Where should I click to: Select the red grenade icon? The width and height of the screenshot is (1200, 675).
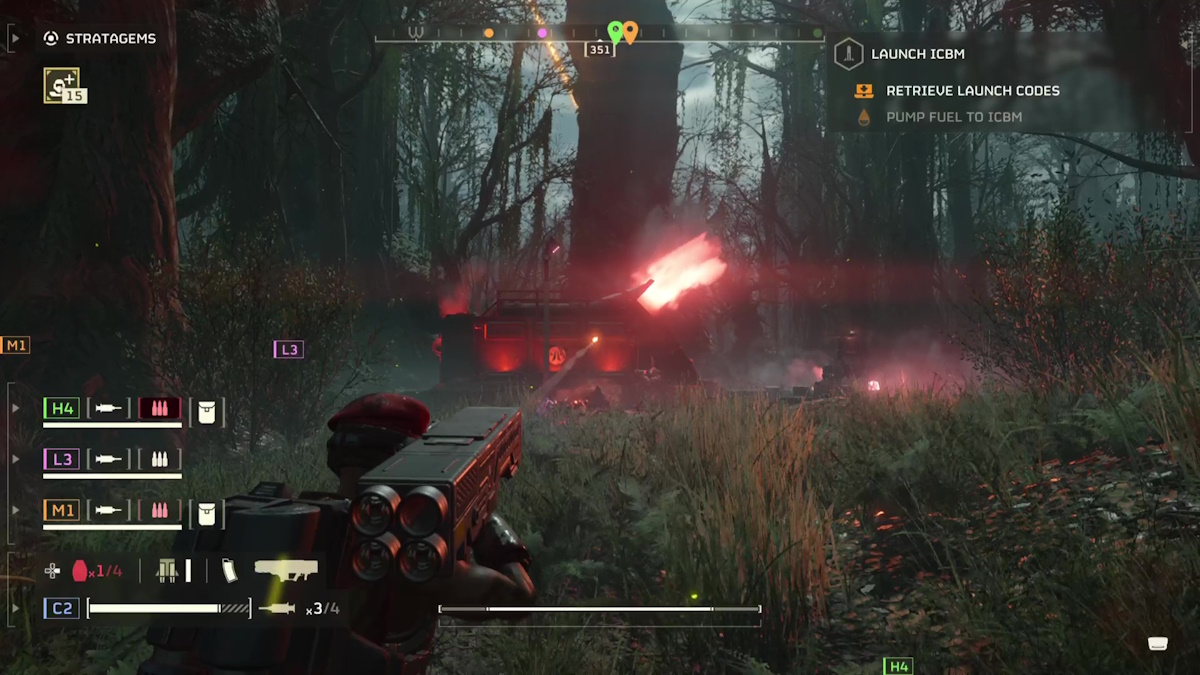point(80,571)
